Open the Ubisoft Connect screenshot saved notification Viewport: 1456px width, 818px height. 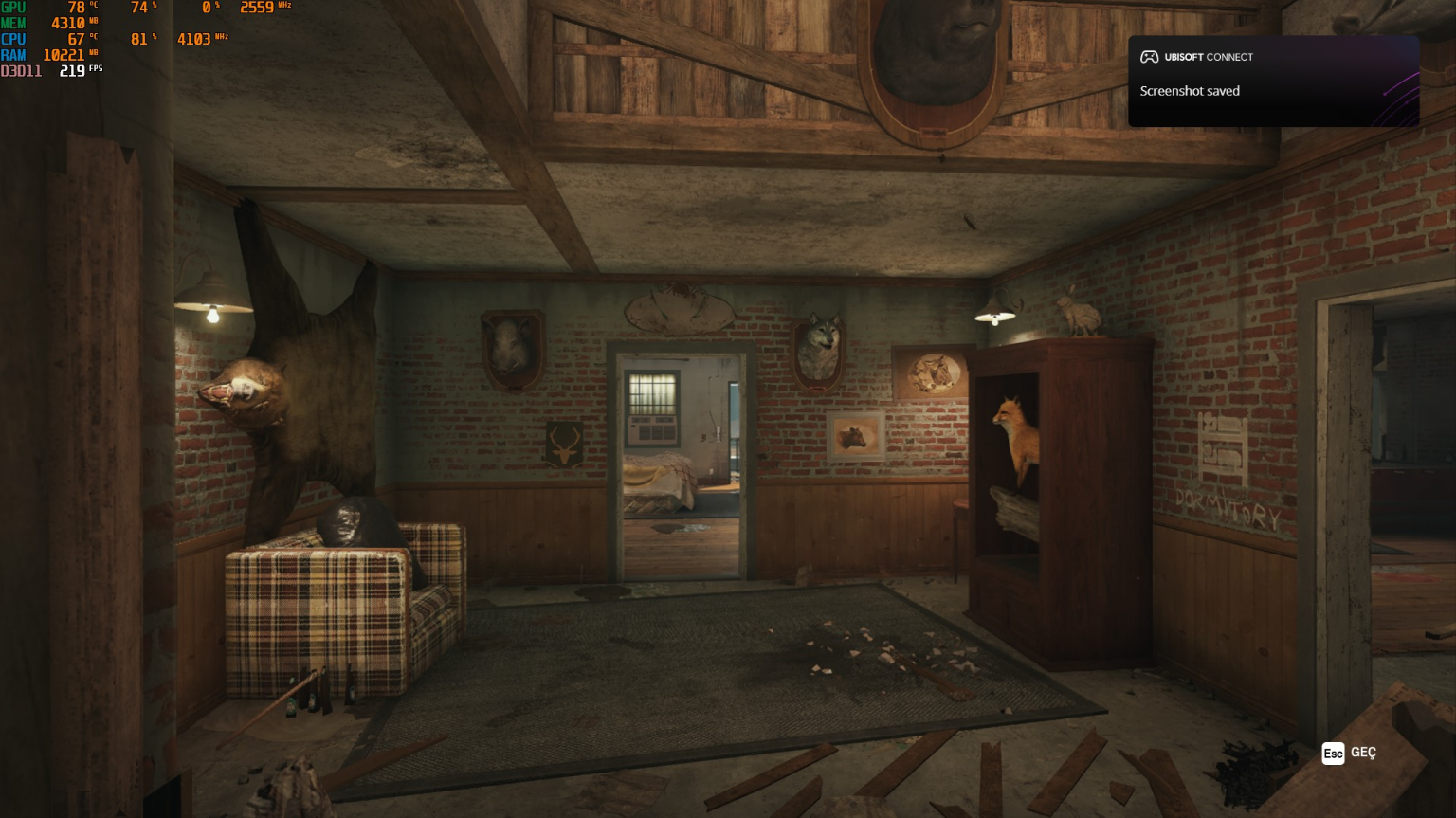1272,82
